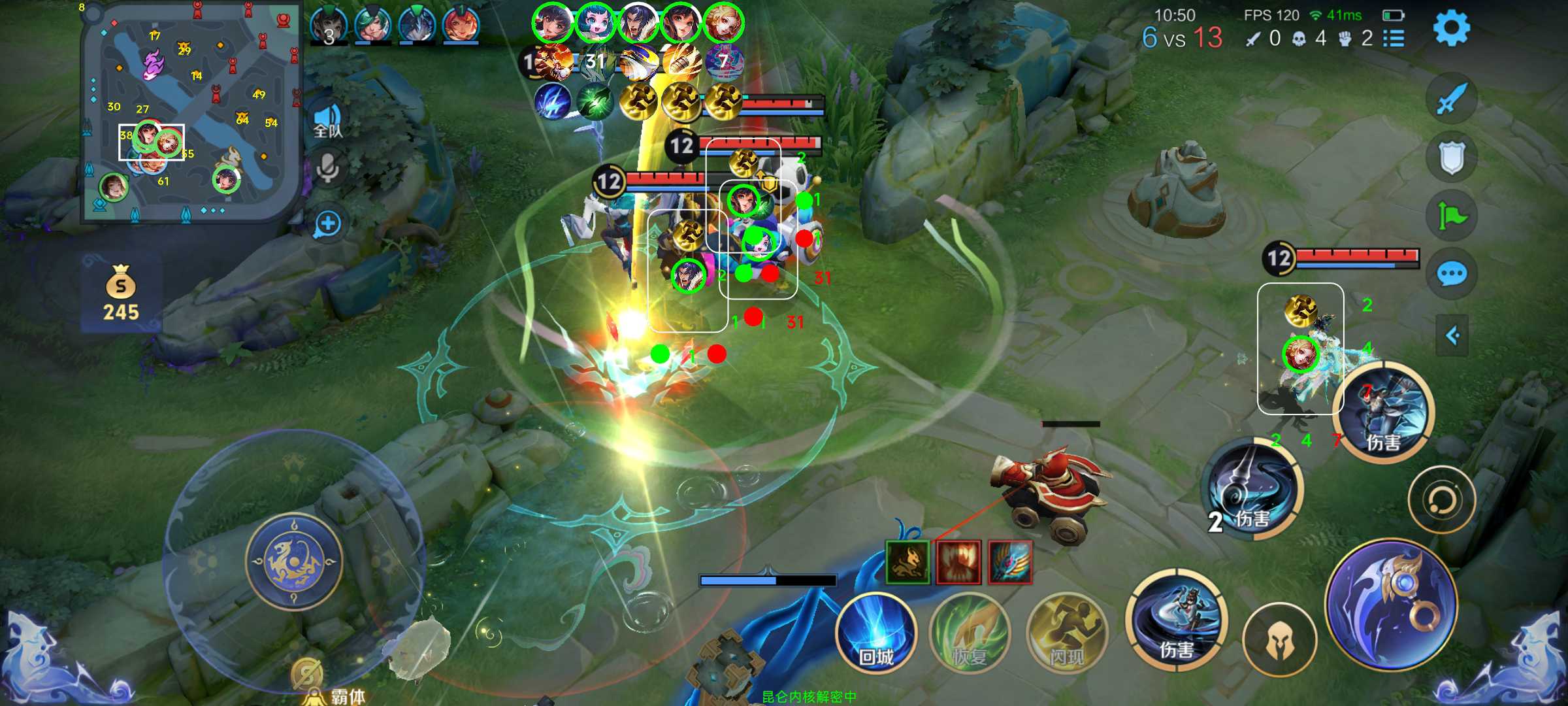The width and height of the screenshot is (1568, 706).
Task: Collapse the signal panel with the arrow
Action: [1452, 336]
